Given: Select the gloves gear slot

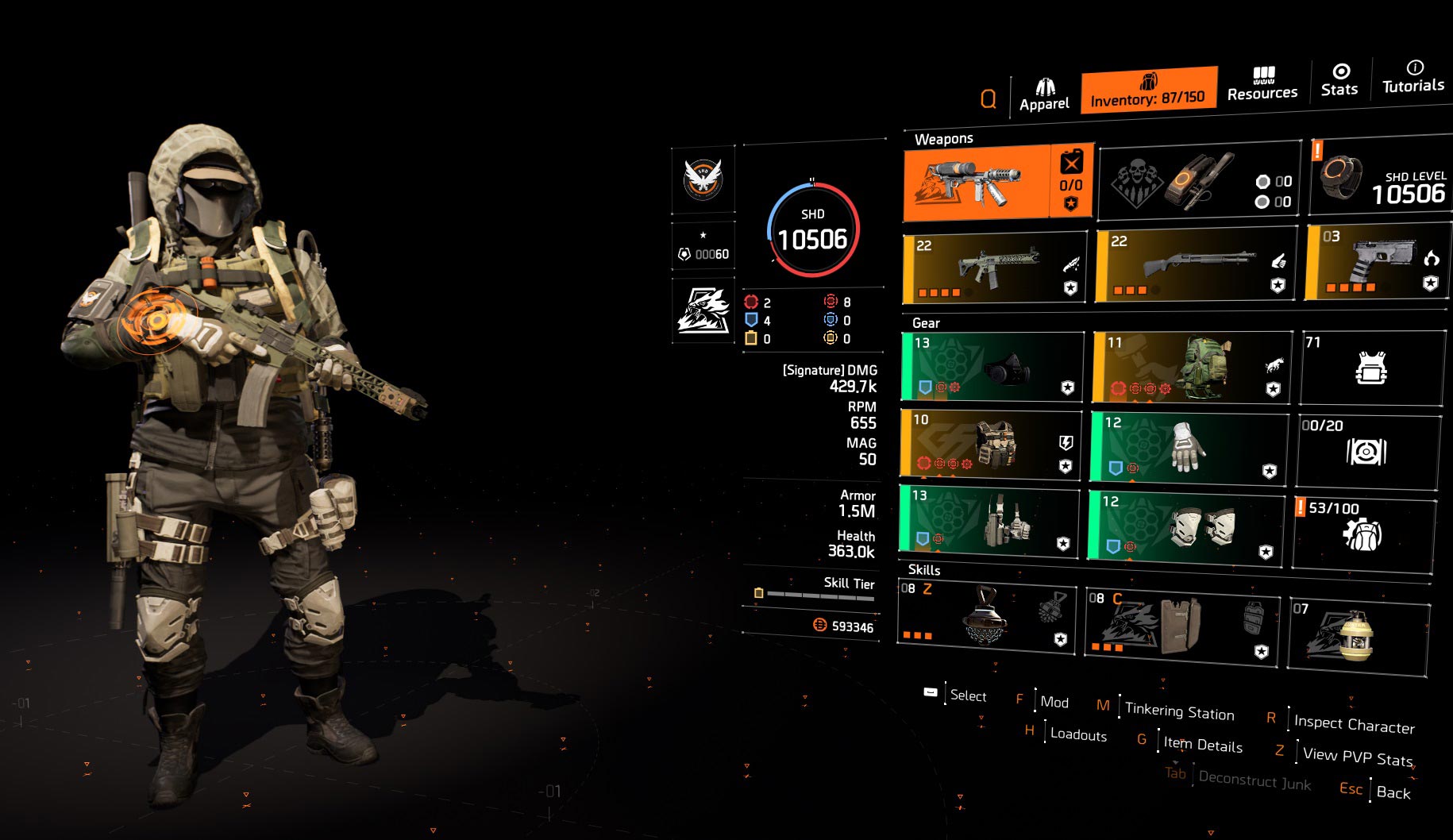Looking at the screenshot, I should [1188, 445].
